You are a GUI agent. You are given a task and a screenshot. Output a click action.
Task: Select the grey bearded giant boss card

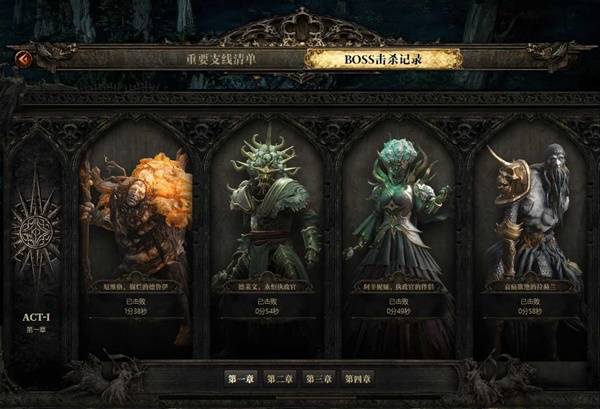tap(529, 230)
